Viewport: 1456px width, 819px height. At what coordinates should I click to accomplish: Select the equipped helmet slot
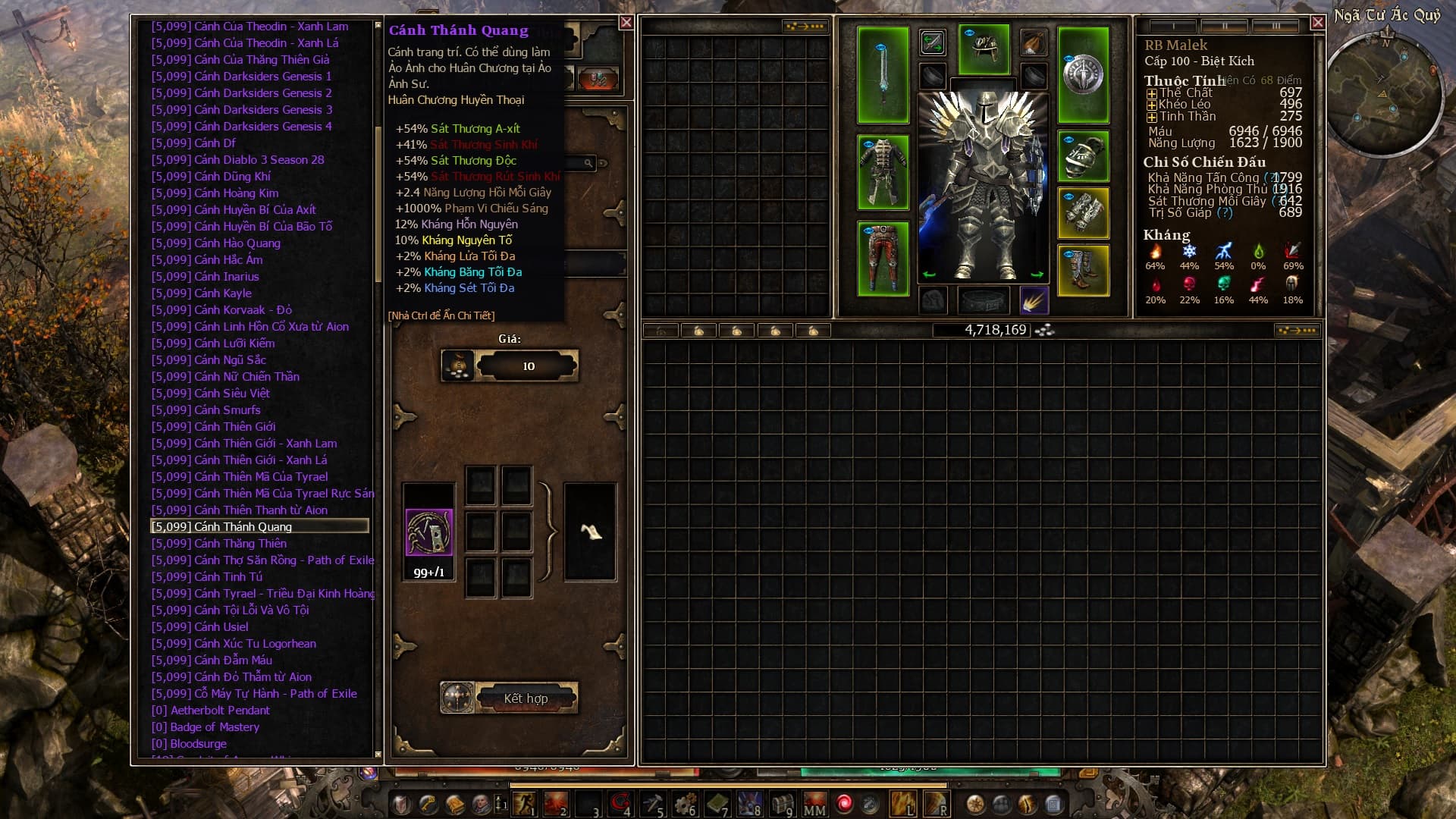click(x=984, y=49)
